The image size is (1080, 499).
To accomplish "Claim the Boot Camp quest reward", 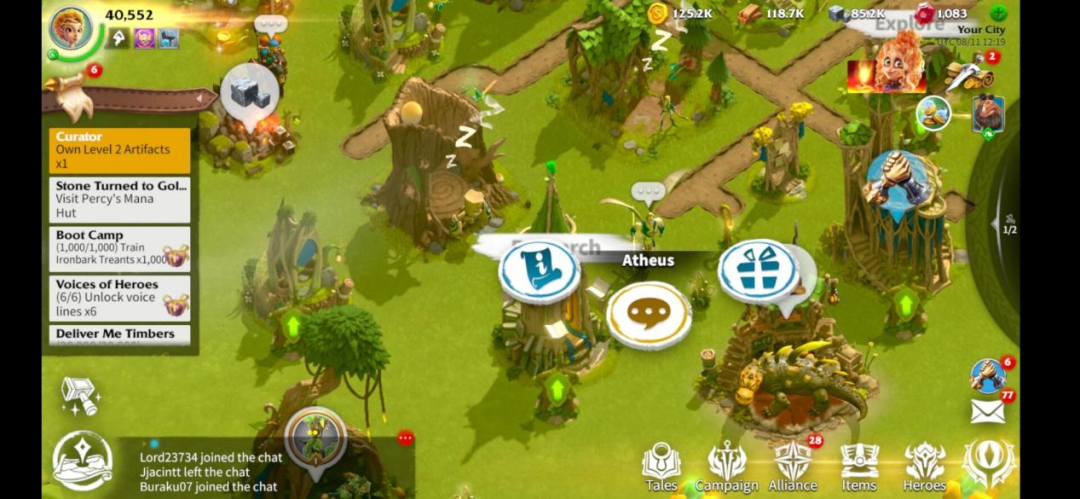I will [x=177, y=256].
